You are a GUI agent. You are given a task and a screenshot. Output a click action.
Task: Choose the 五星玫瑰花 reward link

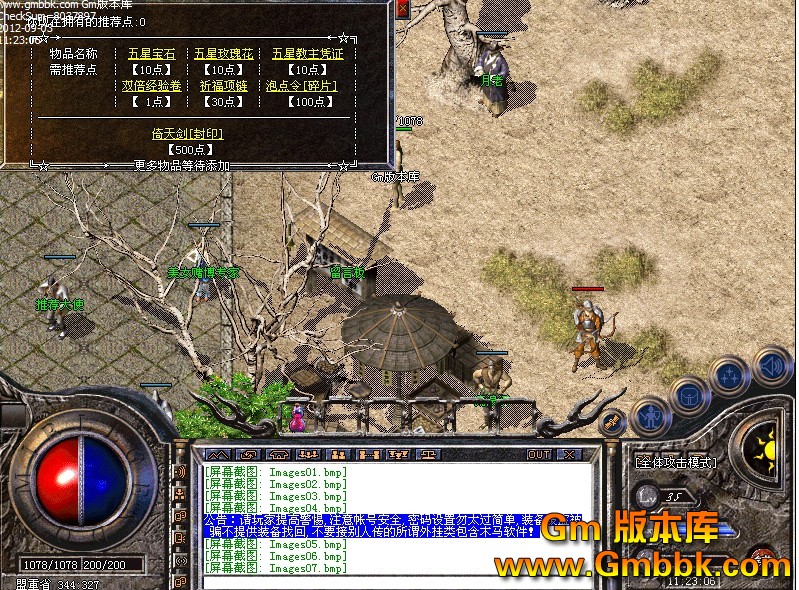pyautogui.click(x=218, y=54)
